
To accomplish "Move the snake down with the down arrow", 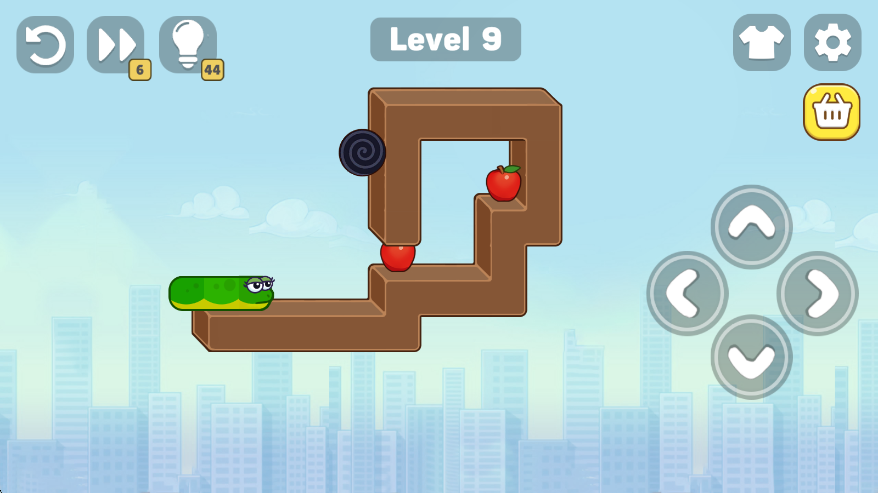I will pos(751,357).
